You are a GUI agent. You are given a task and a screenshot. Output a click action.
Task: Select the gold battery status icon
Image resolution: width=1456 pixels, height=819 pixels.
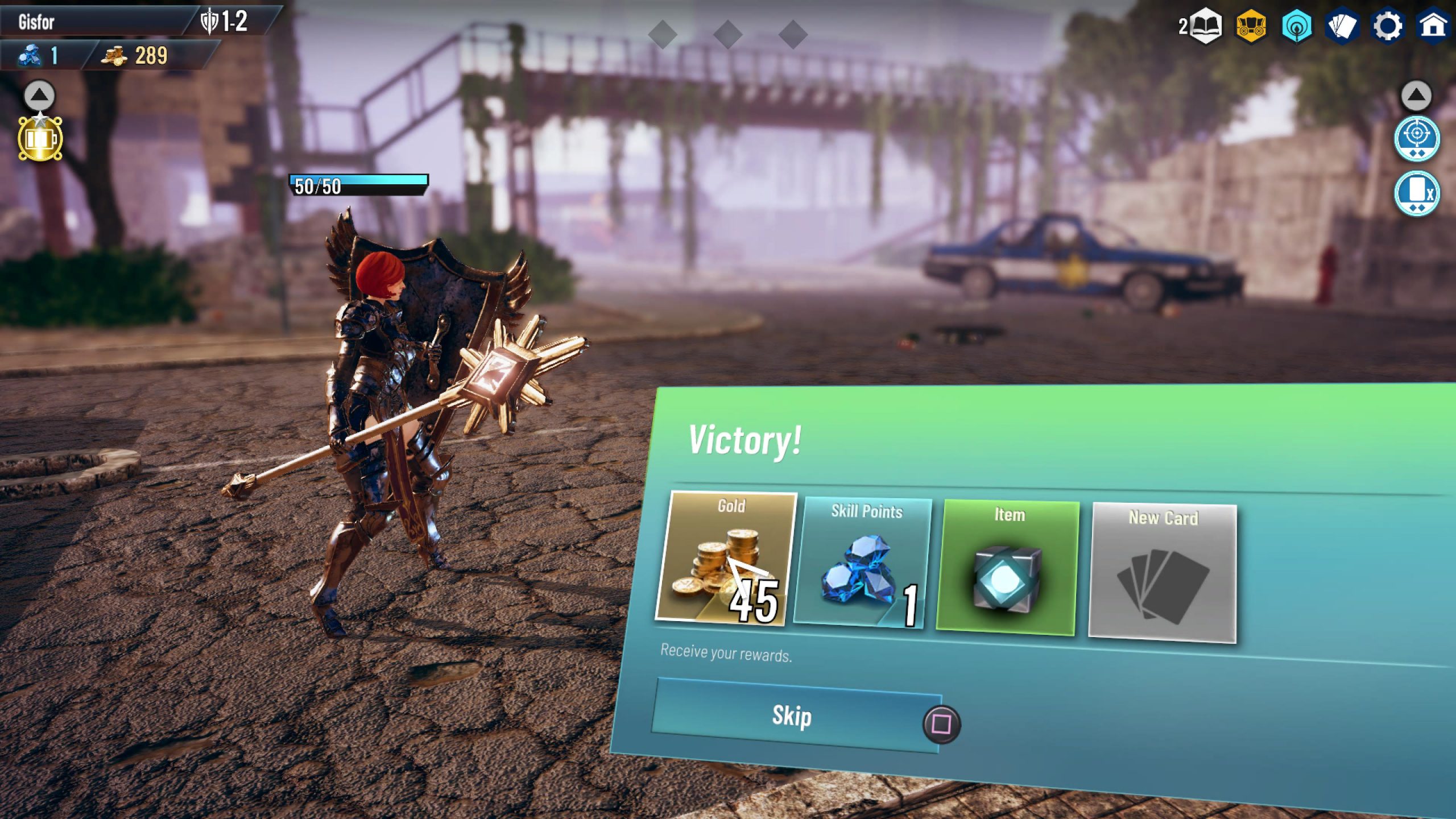coord(40,139)
